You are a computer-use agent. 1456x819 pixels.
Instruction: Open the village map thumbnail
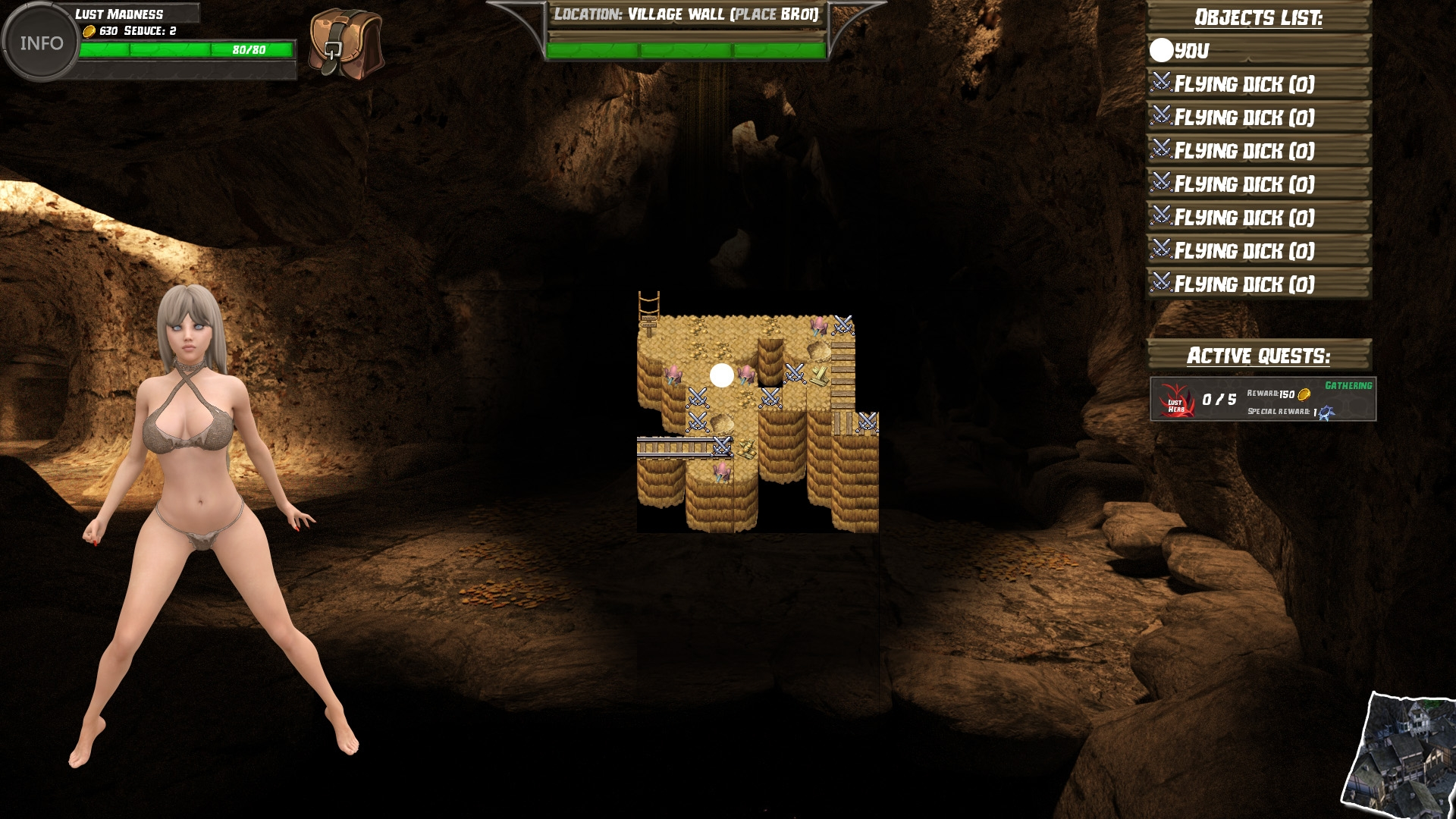coord(1400,755)
